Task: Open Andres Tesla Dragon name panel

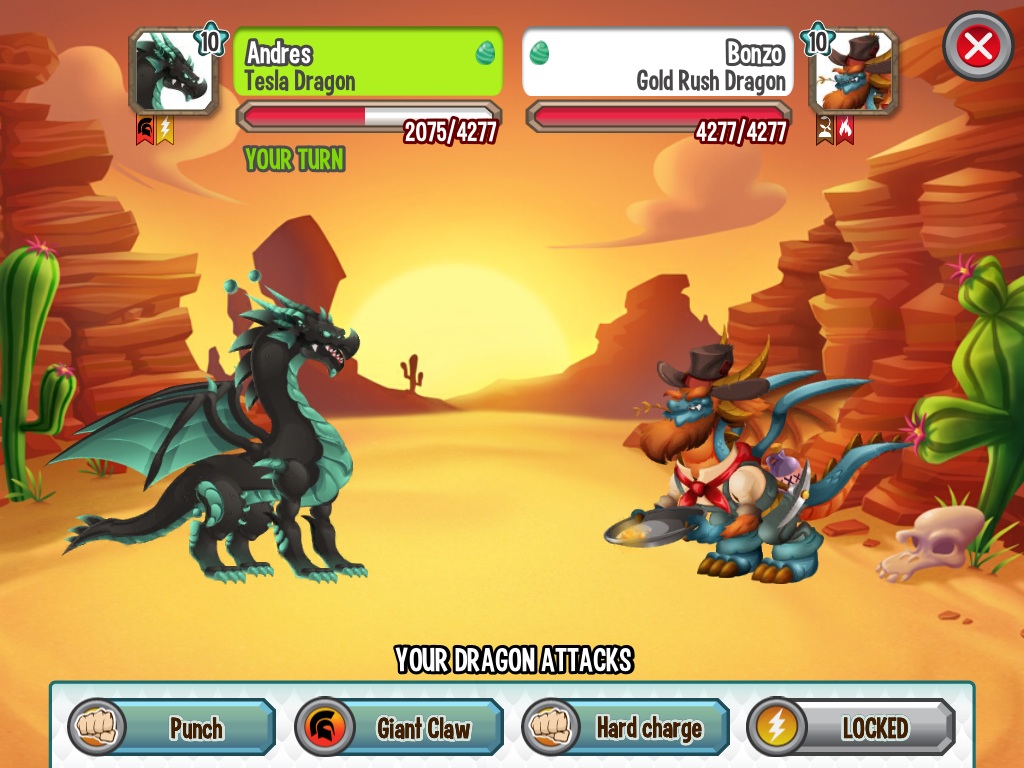Action: tap(368, 64)
